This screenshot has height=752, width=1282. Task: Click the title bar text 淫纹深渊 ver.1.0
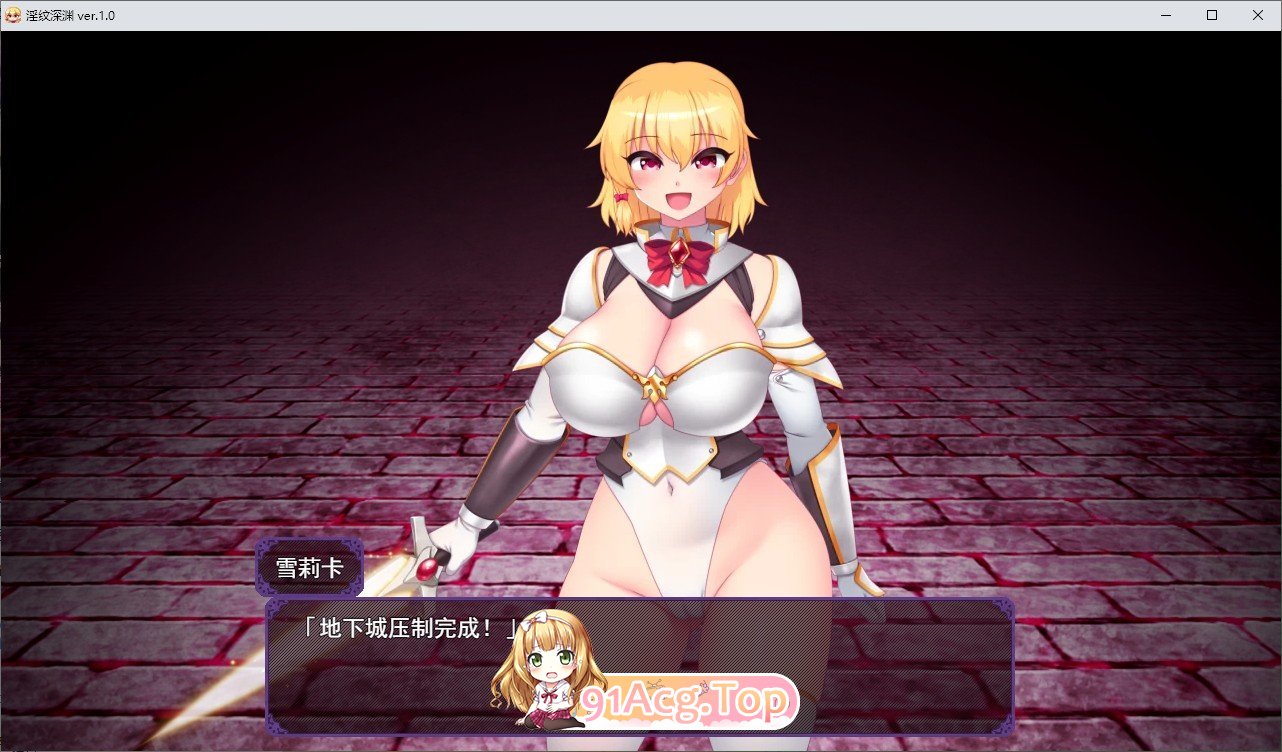pos(68,15)
